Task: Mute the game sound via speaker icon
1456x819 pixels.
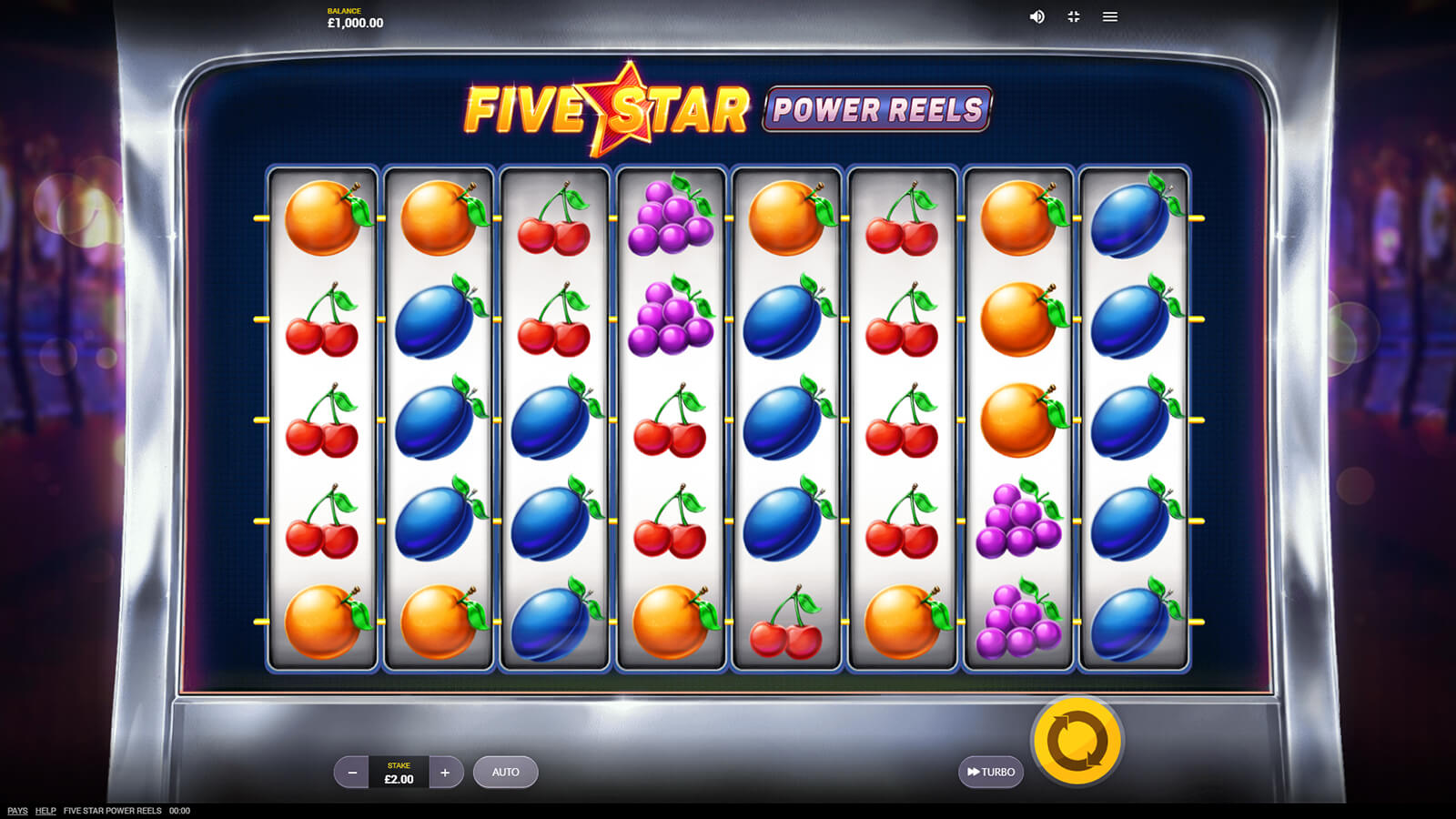Action: coord(1036,16)
